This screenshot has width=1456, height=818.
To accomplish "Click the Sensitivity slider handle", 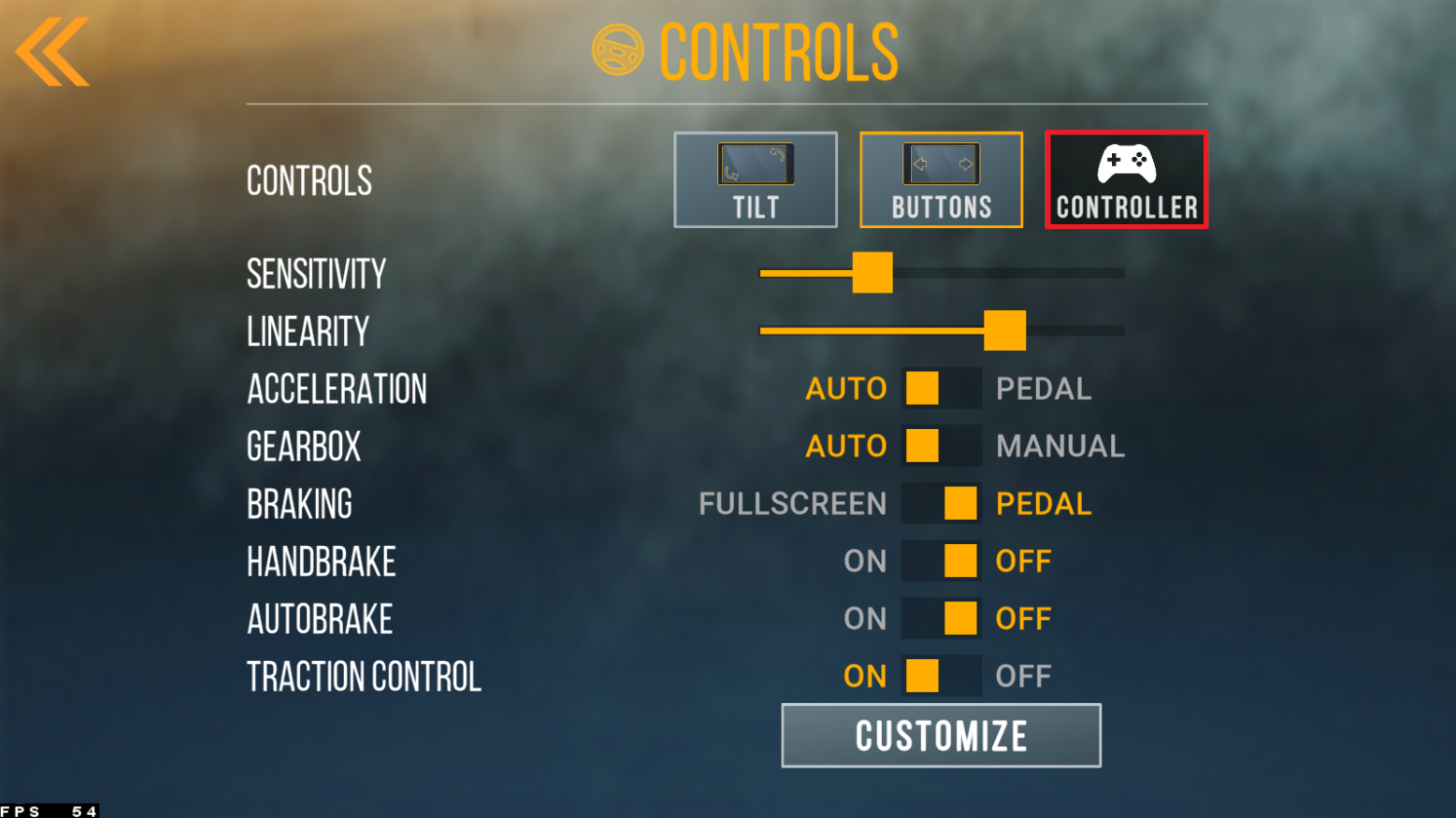I will (872, 273).
